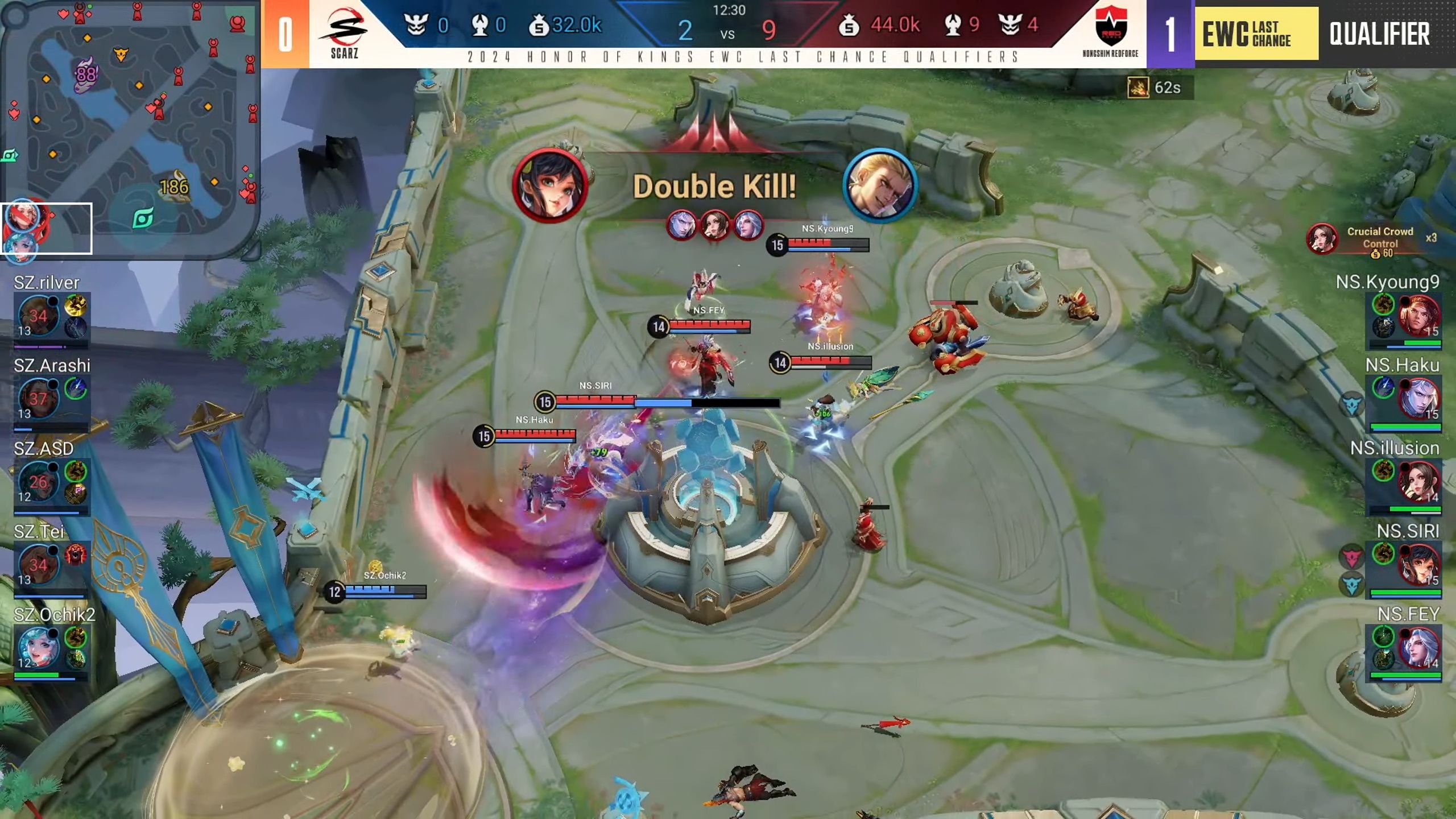Select NS.Kyoung9's hero portrait
The height and width of the screenshot is (819, 1456).
(1418, 316)
